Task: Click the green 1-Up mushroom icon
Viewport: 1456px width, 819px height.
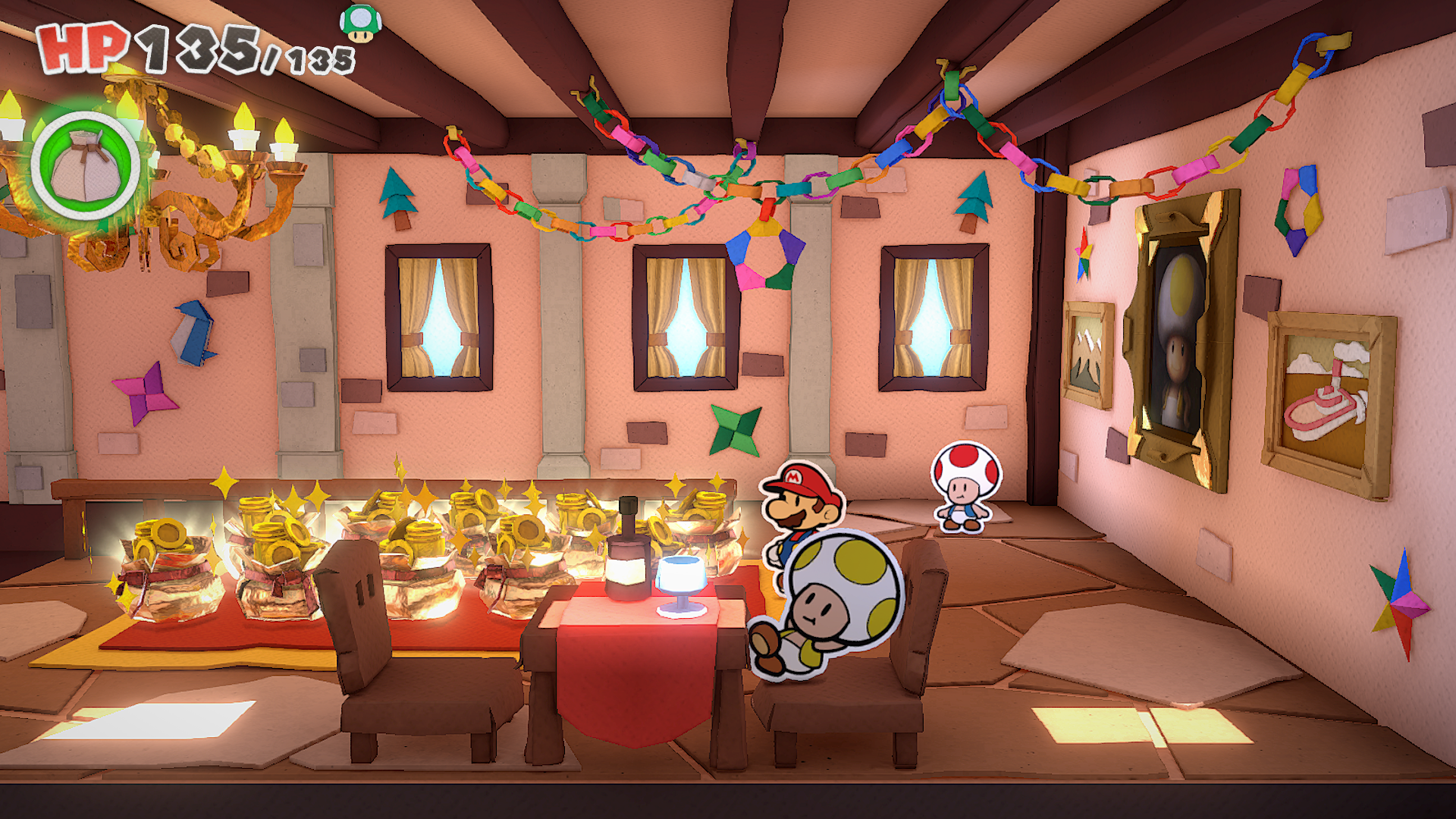Action: pos(361,23)
